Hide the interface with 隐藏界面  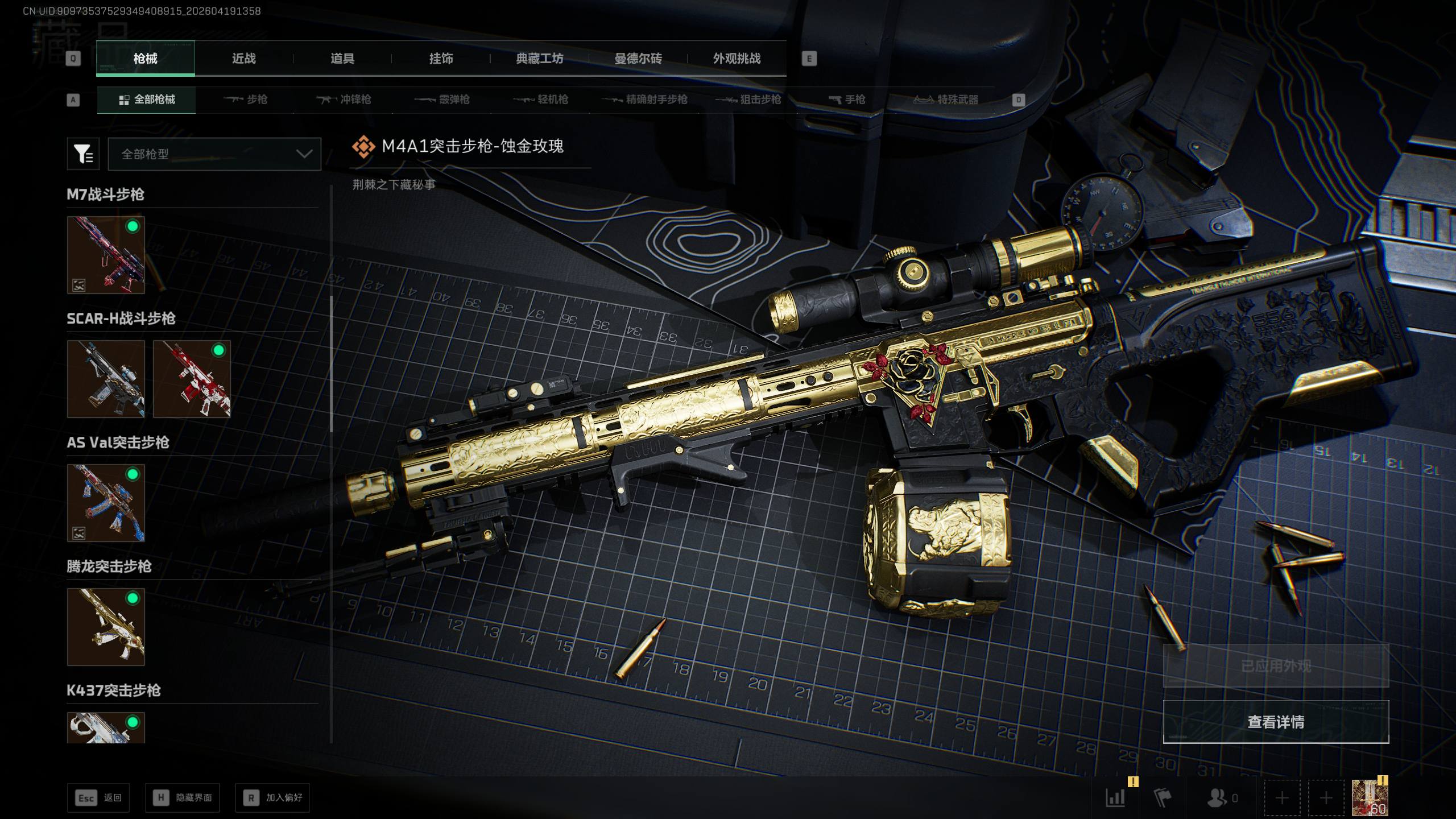click(x=182, y=798)
